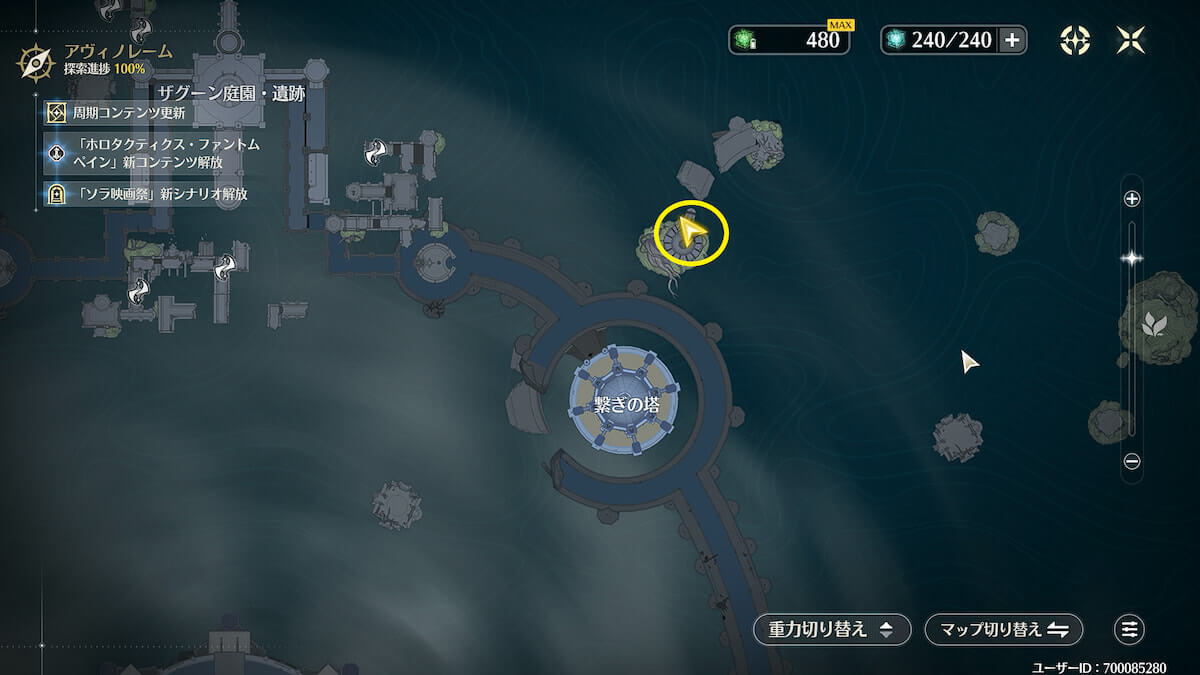Viewport: 1200px width, 675px height.
Task: Toggle gravity with 重力切り替え button
Action: click(832, 629)
